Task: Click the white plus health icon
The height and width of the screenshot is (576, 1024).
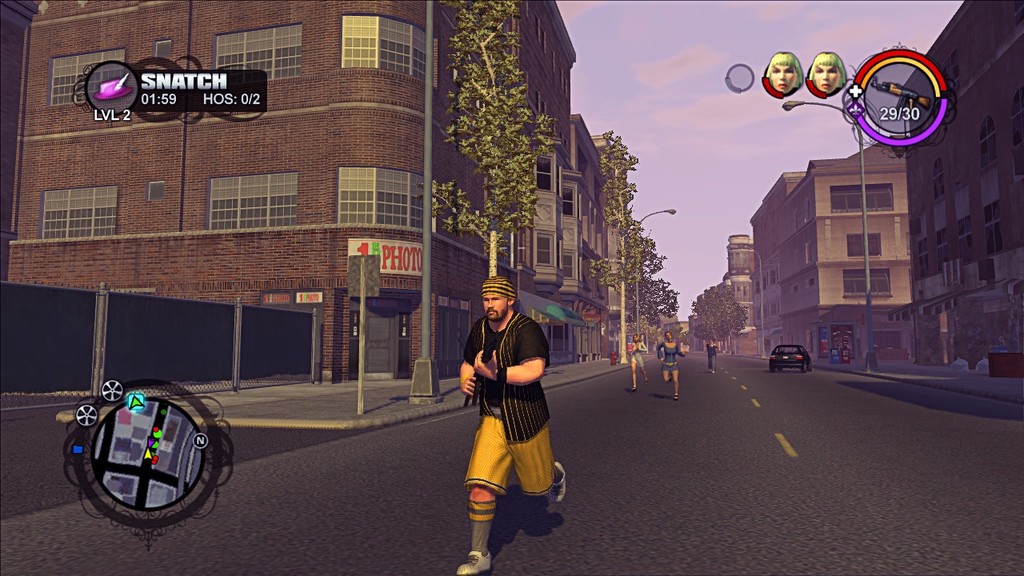Action: (855, 91)
